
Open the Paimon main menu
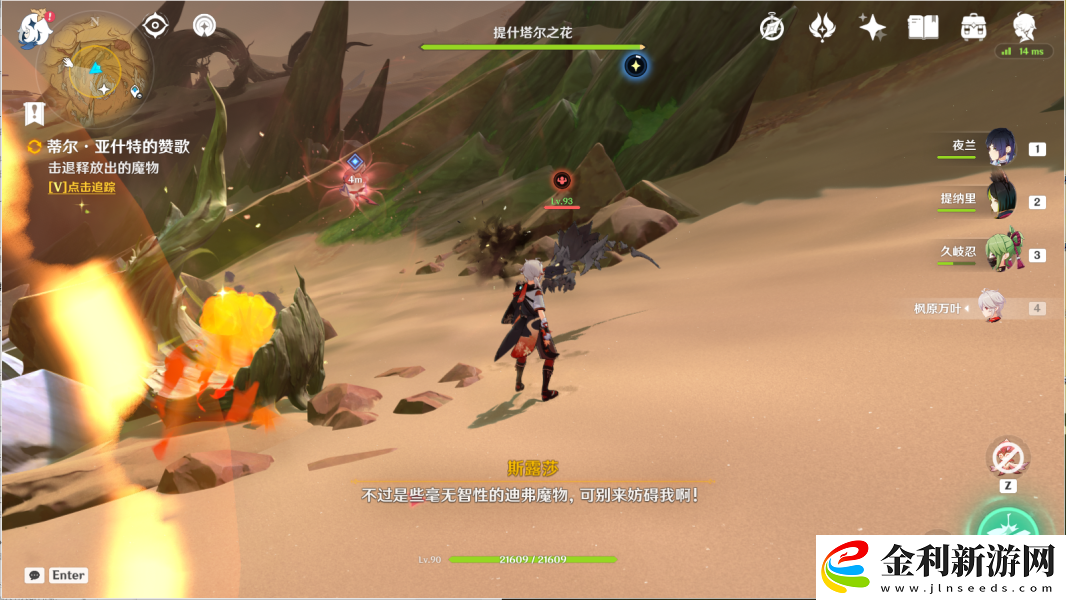[35, 28]
